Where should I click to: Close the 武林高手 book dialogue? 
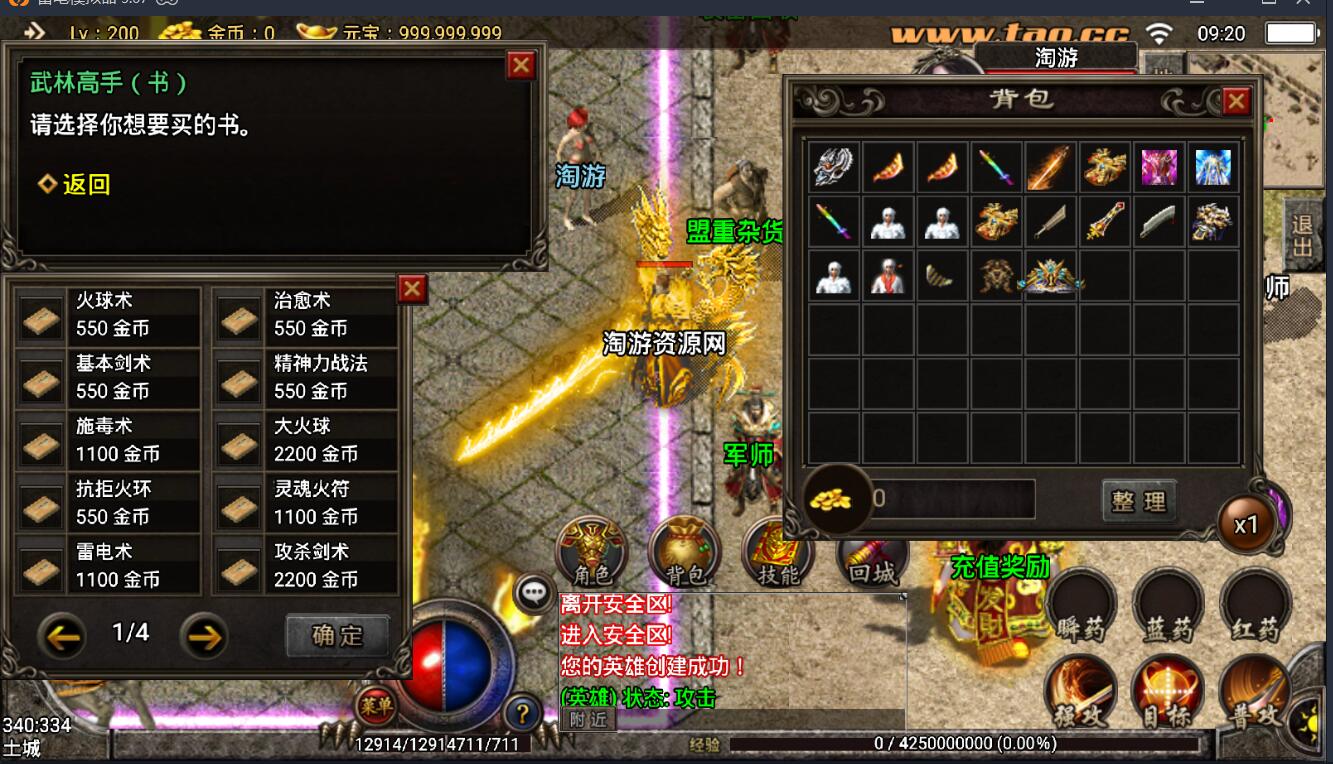521,66
